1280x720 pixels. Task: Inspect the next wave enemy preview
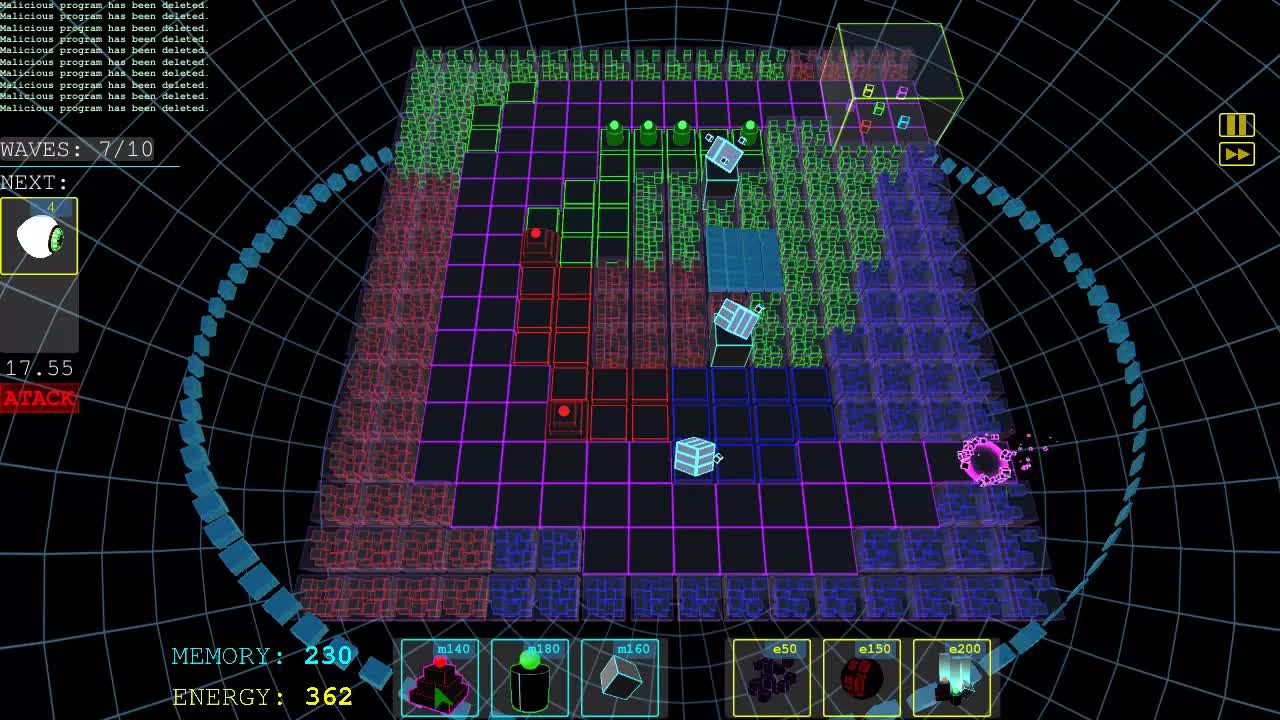tap(39, 236)
